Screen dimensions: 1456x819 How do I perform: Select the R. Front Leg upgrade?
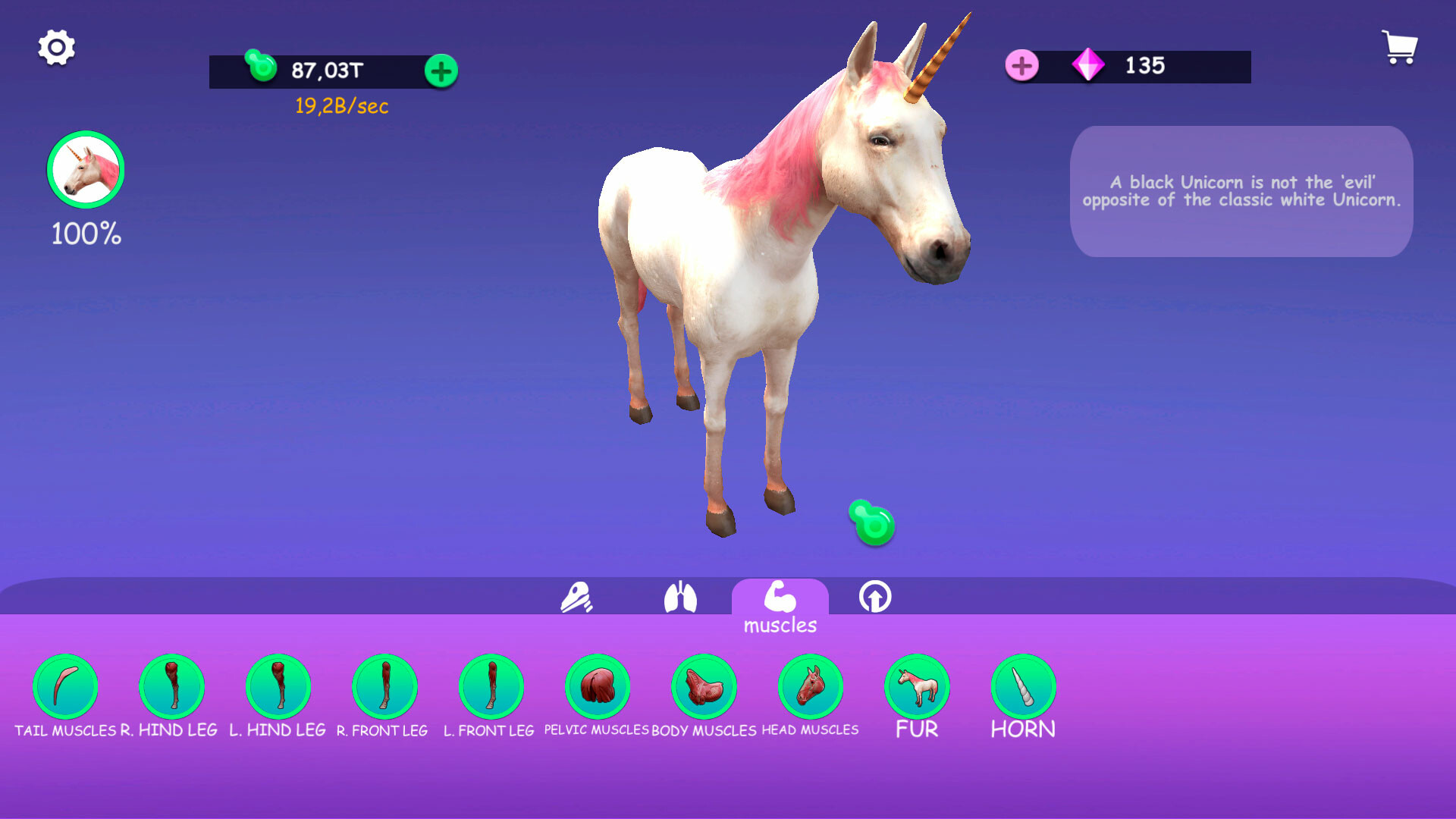(x=385, y=688)
